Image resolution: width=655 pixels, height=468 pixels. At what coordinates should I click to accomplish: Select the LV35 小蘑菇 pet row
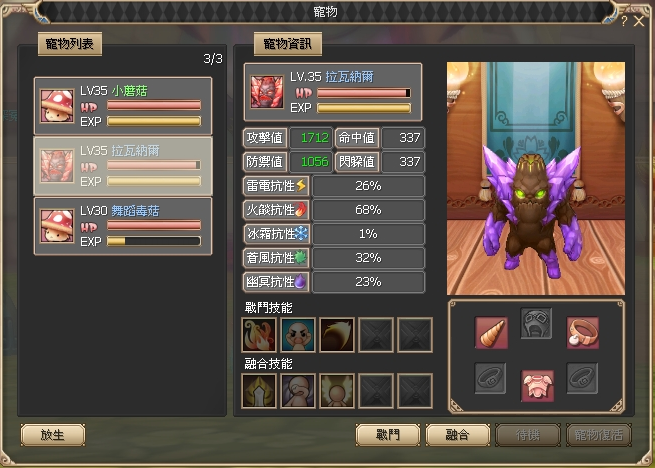[x=123, y=105]
